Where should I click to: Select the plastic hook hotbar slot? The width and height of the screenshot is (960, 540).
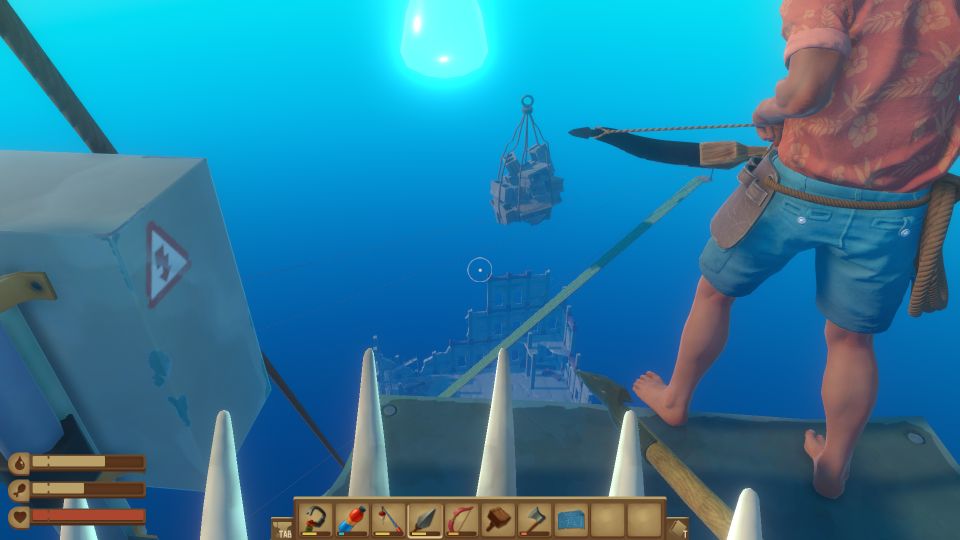[315, 519]
